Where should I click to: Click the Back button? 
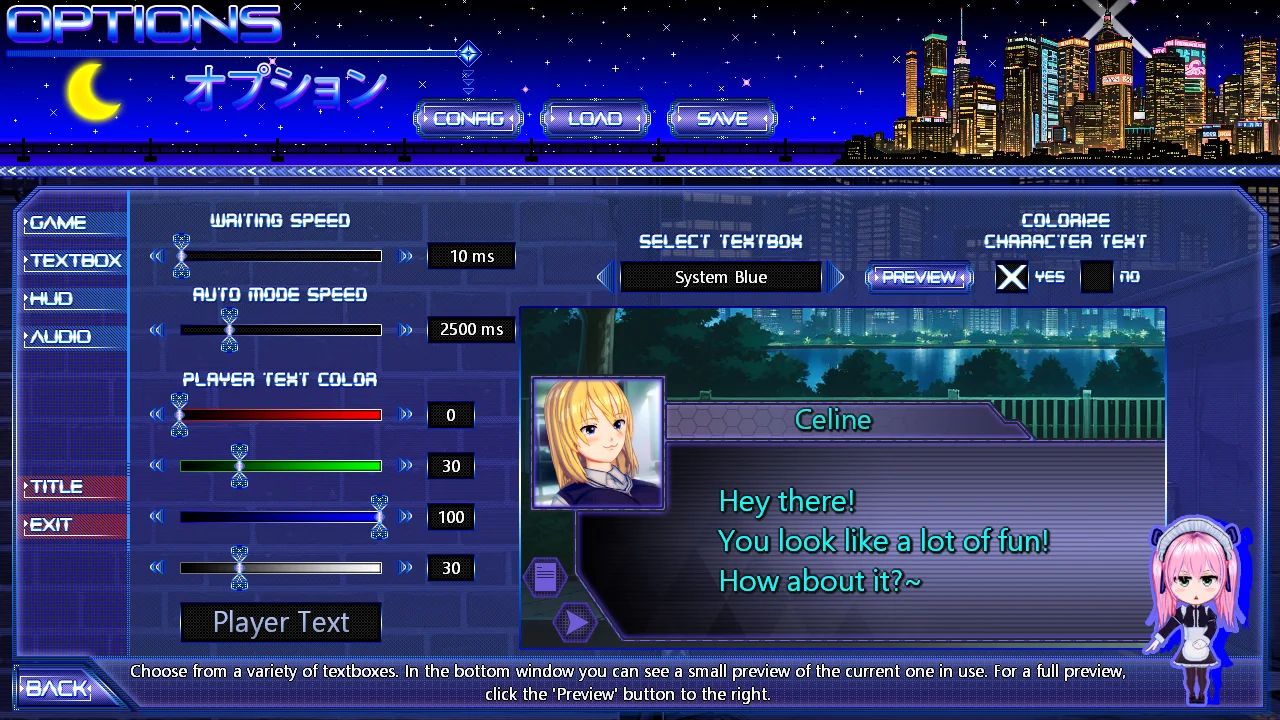(x=57, y=688)
